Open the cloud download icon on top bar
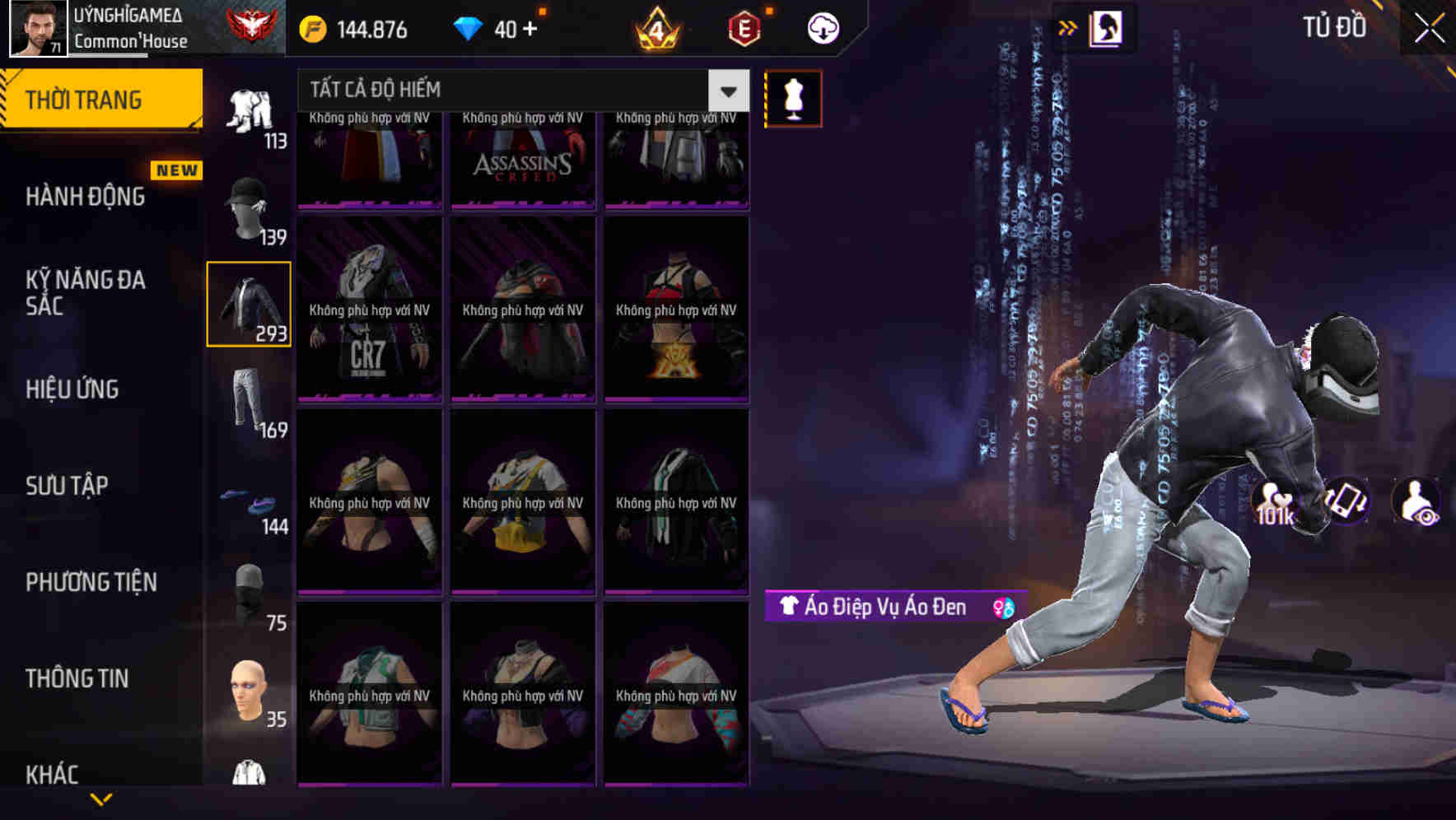 [x=821, y=26]
